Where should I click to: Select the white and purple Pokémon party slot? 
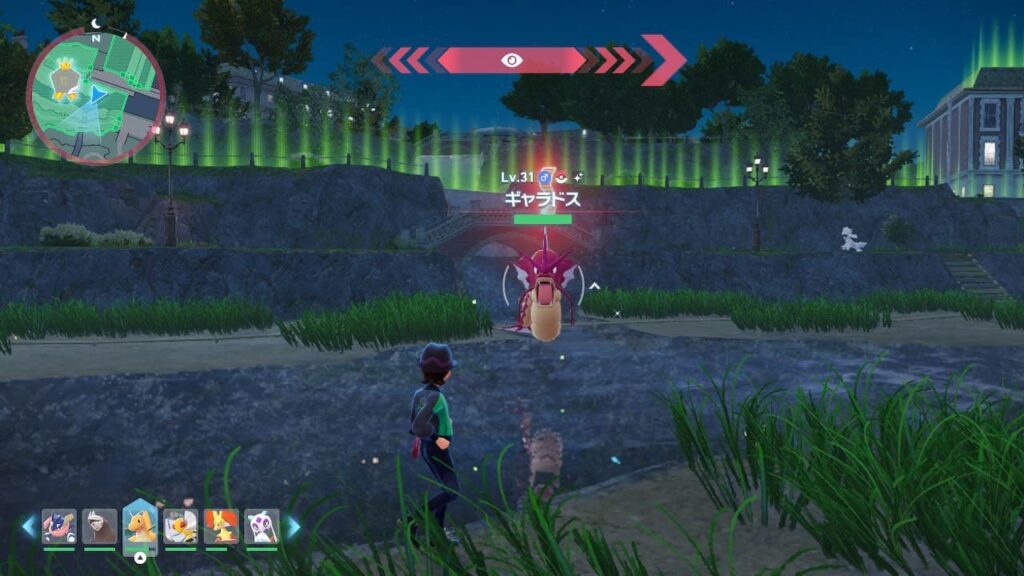click(261, 526)
